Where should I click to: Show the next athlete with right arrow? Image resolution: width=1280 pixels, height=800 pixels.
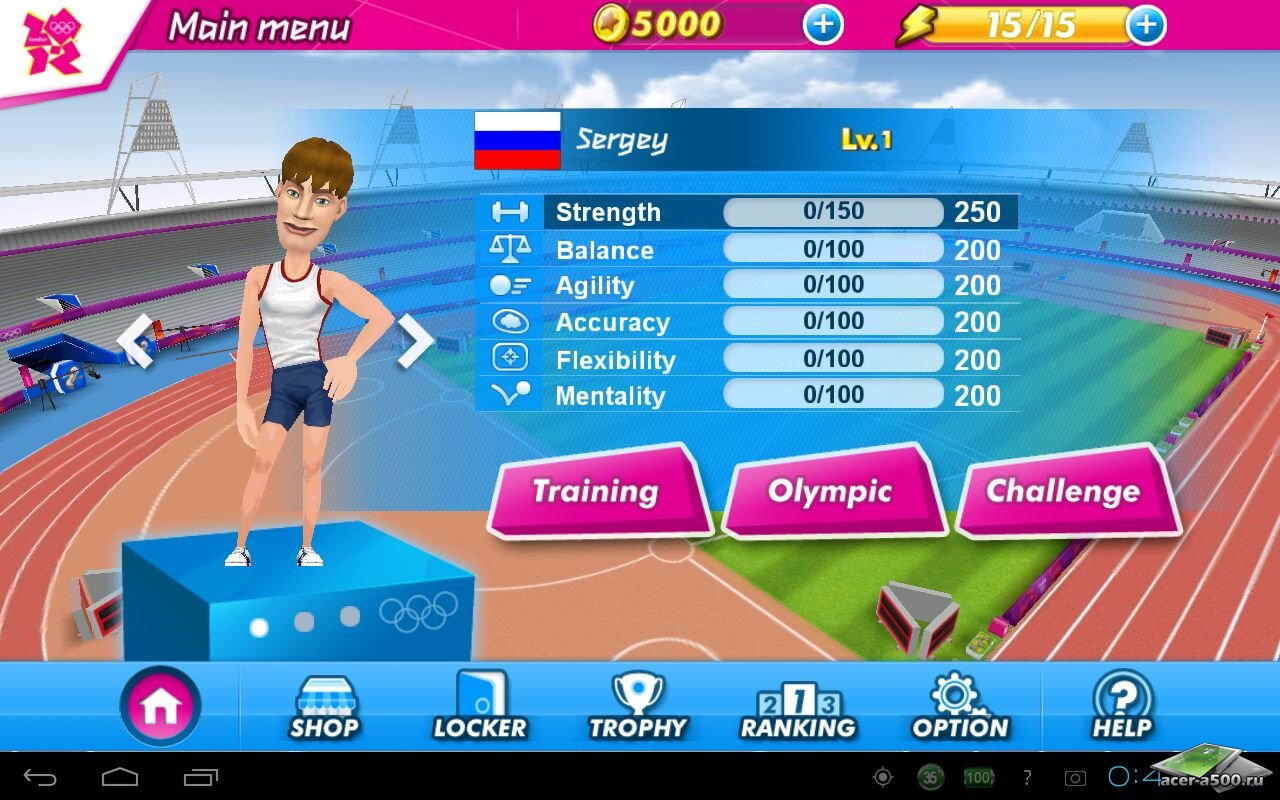pyautogui.click(x=414, y=340)
